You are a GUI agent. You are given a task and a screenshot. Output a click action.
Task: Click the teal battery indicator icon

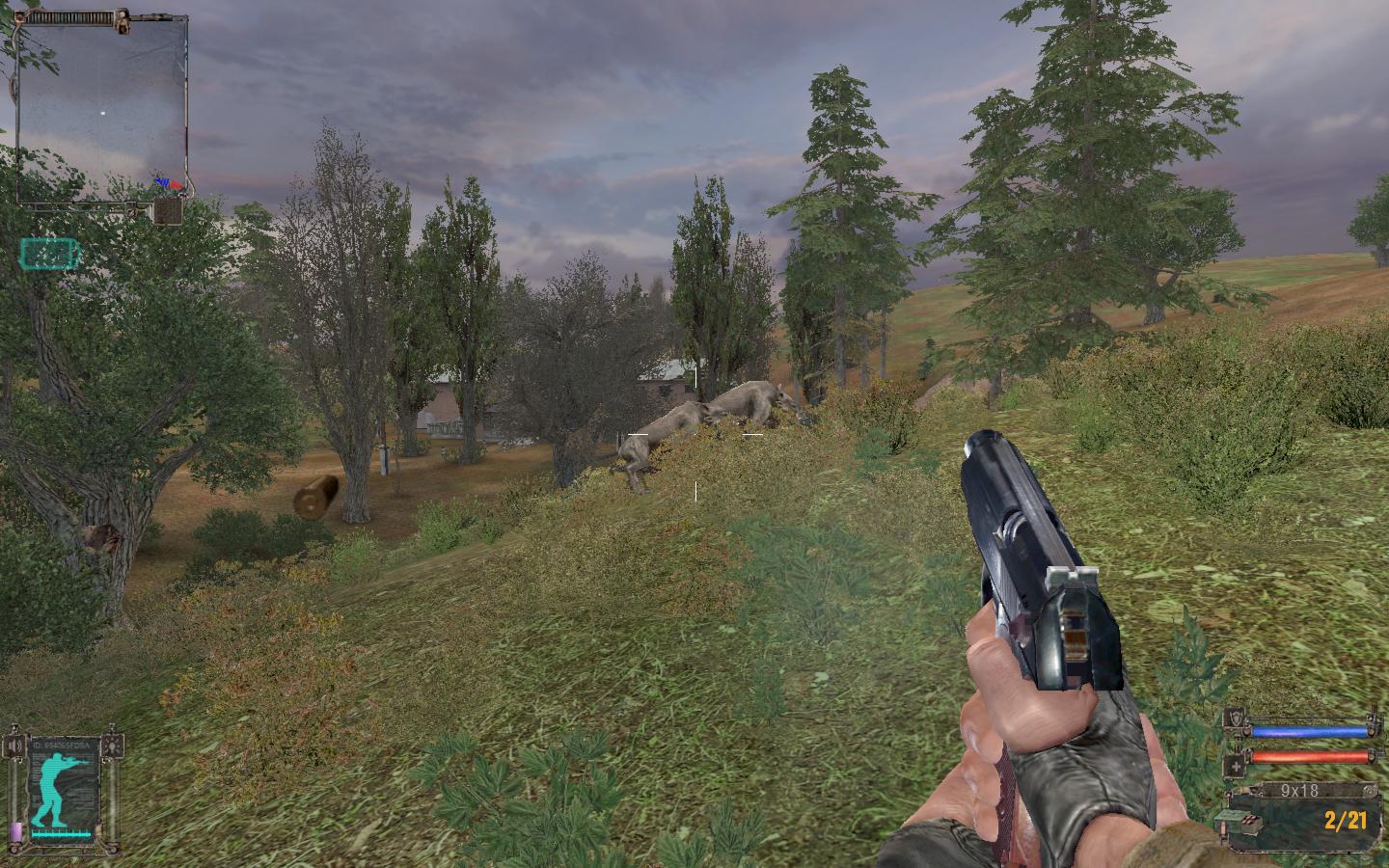(x=51, y=254)
